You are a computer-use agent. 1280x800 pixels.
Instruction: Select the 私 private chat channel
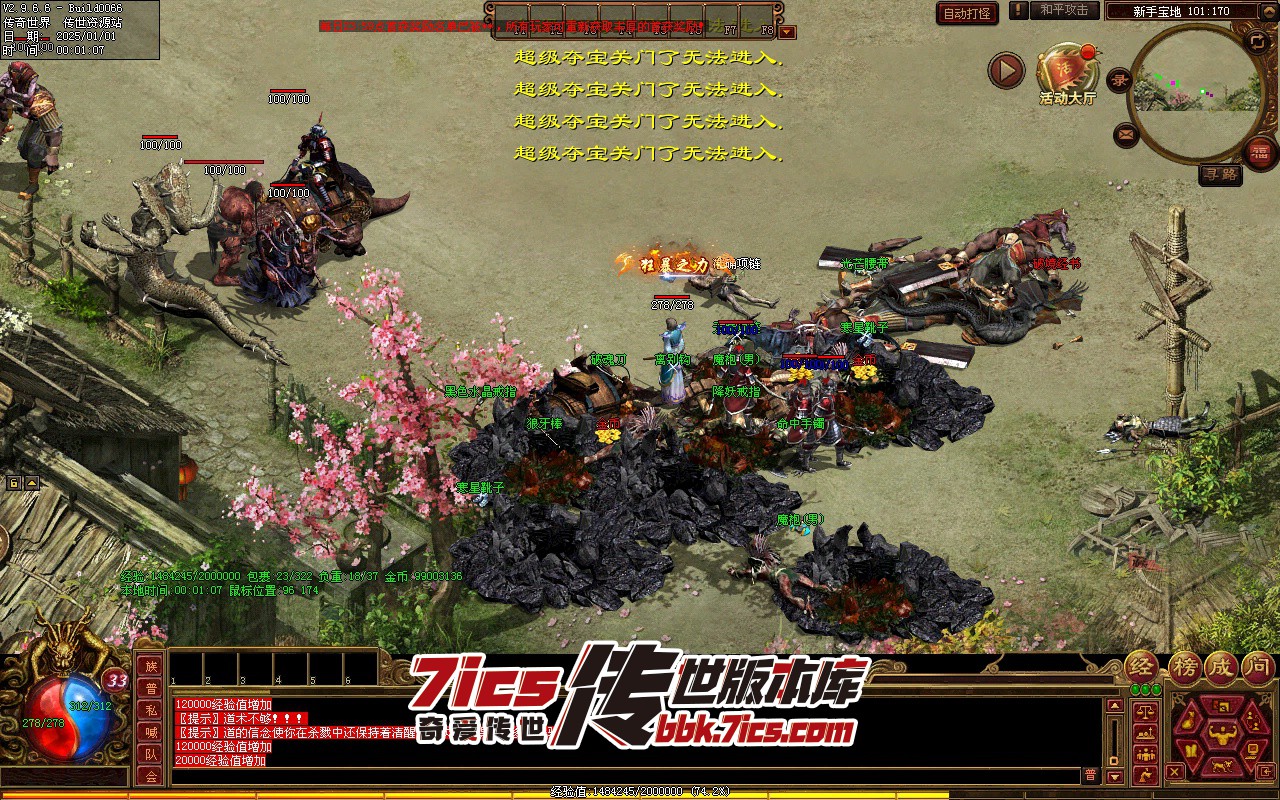pyautogui.click(x=150, y=711)
